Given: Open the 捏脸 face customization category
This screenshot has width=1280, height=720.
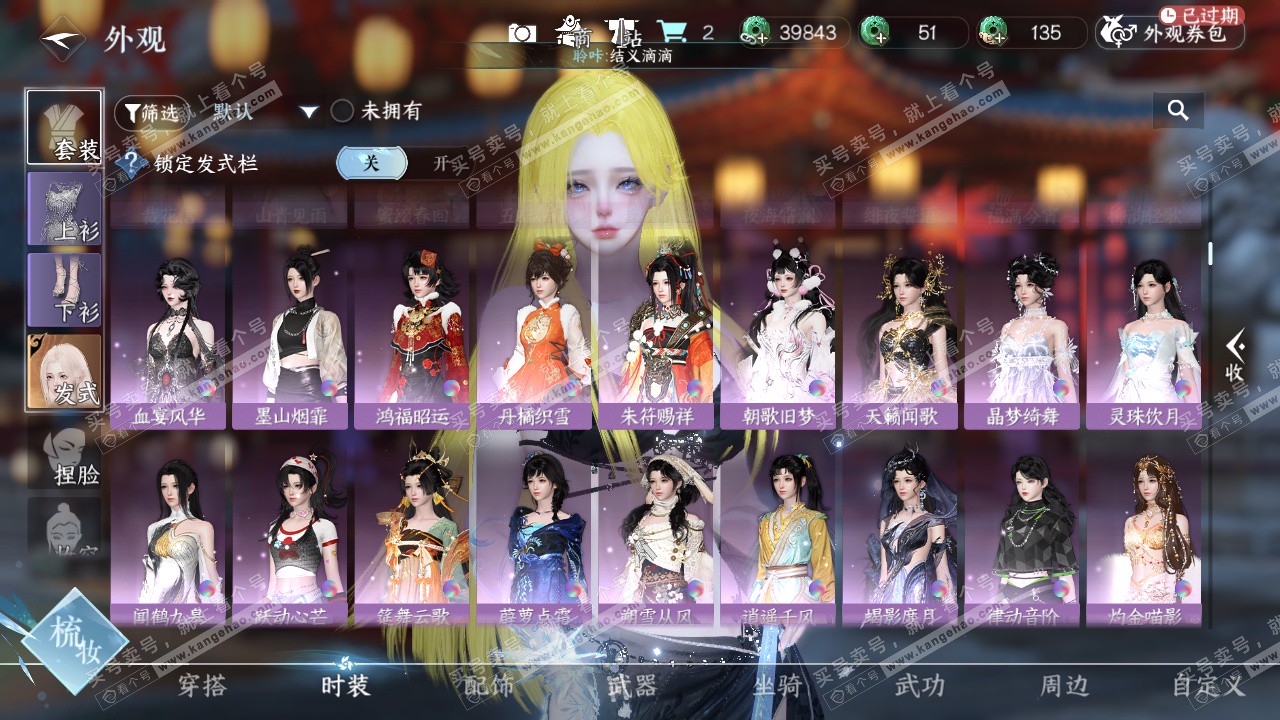Looking at the screenshot, I should click(x=65, y=455).
